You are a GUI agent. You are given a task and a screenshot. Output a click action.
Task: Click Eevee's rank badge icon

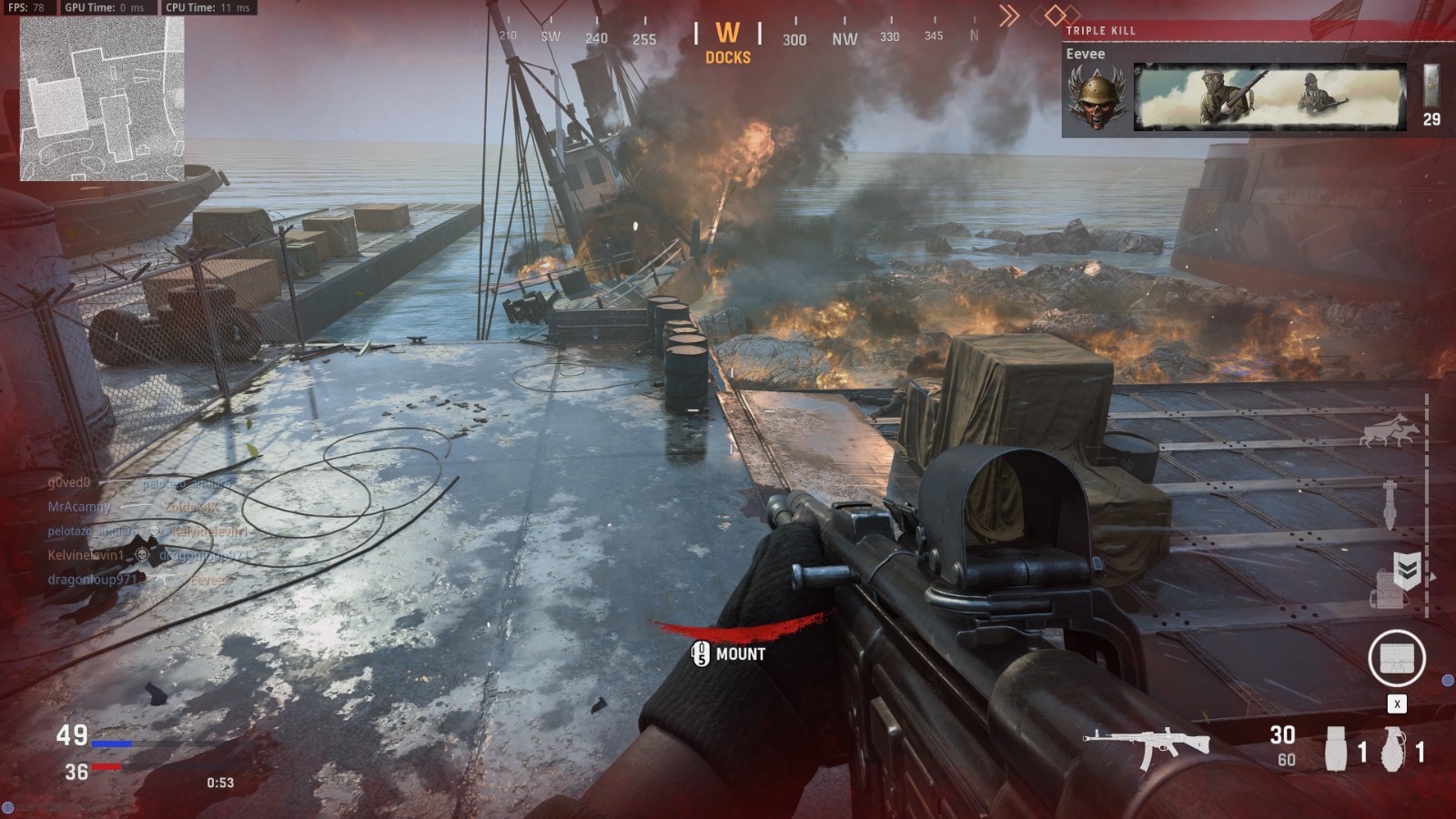coord(1431,86)
